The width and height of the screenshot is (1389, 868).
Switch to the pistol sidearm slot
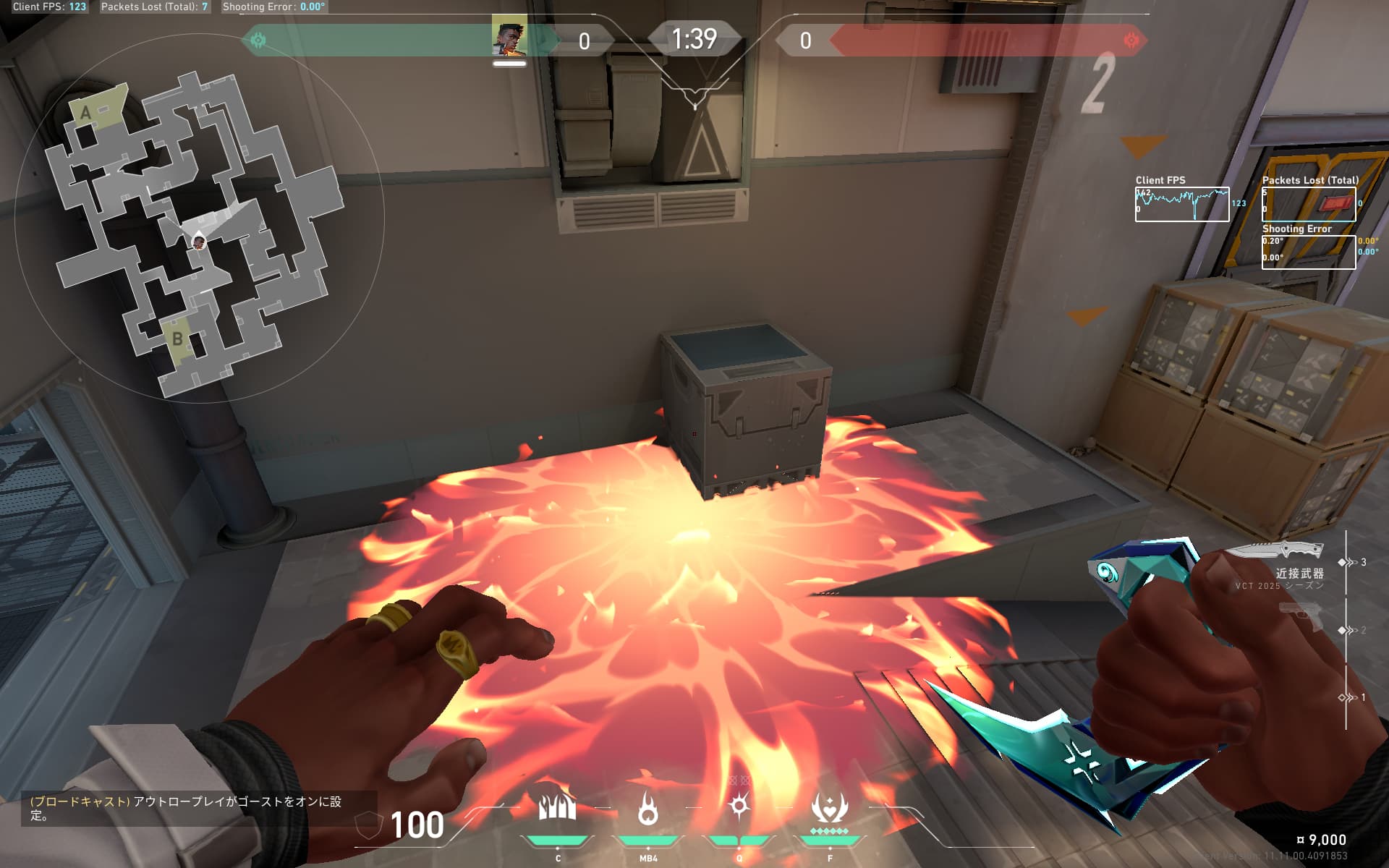[x=1301, y=620]
